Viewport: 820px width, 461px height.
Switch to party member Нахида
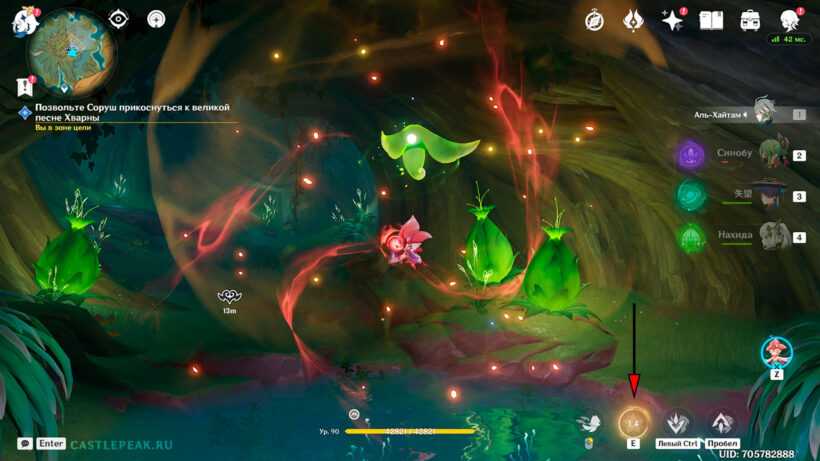772,237
